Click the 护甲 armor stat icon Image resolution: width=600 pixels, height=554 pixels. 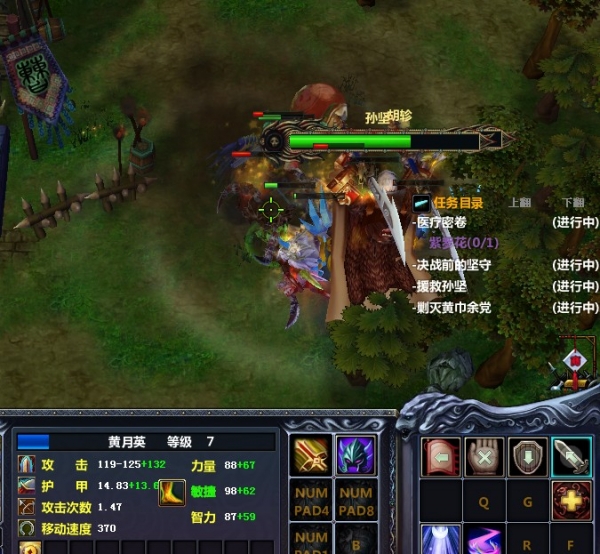click(x=27, y=486)
